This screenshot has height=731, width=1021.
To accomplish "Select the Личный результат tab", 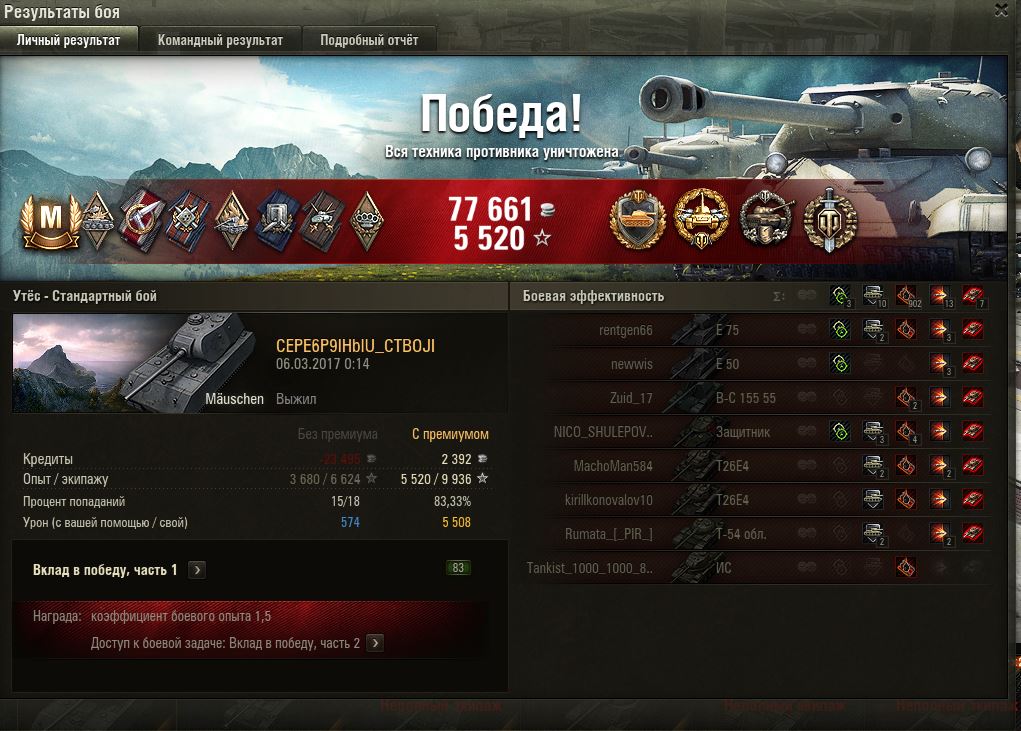I will tap(68, 40).
